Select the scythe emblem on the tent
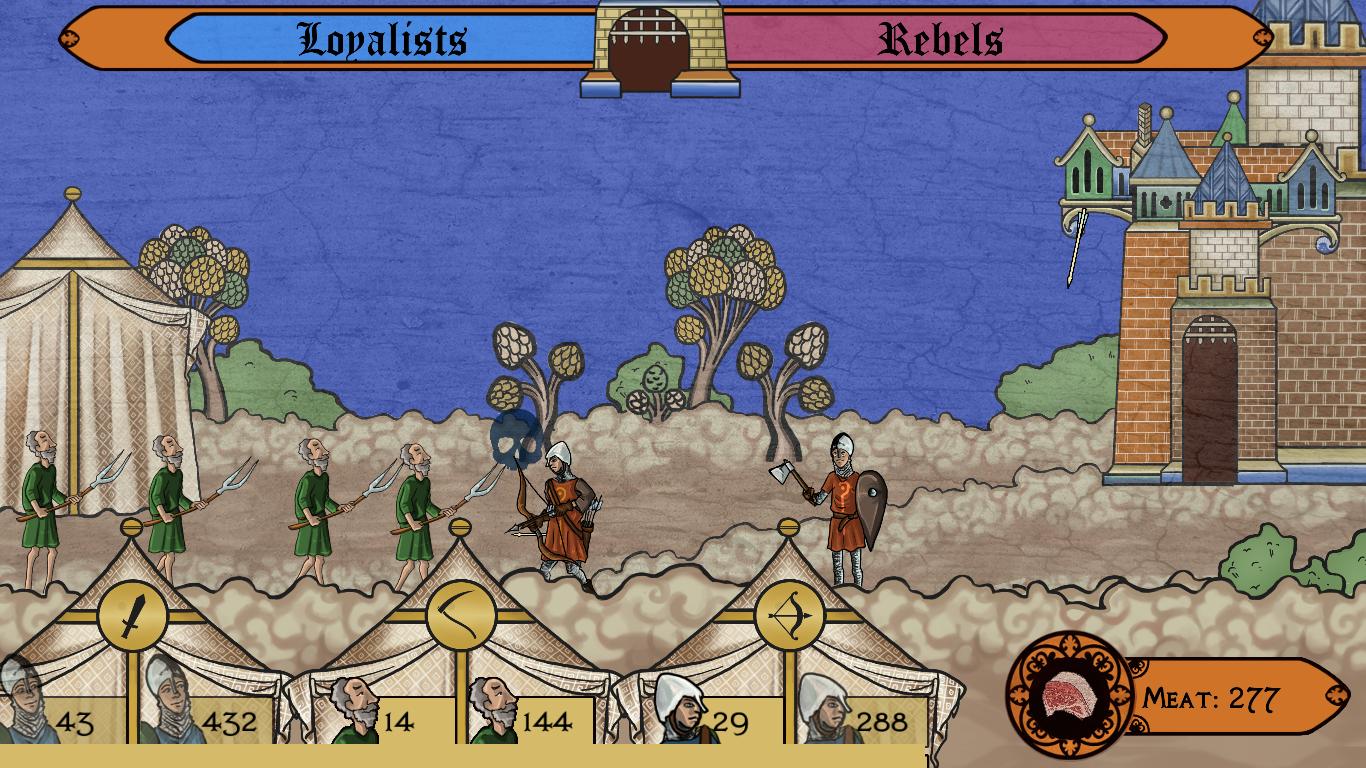 pyautogui.click(x=461, y=616)
